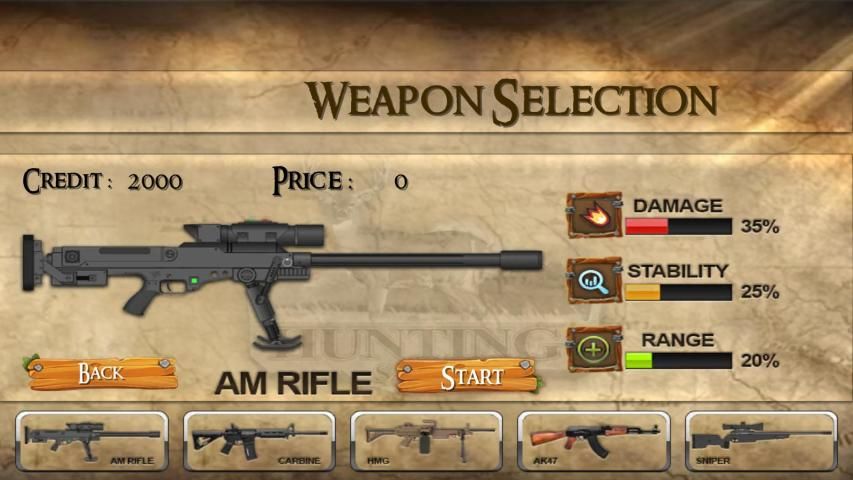Choose the Sniper weapon thumbnail

click(760, 441)
